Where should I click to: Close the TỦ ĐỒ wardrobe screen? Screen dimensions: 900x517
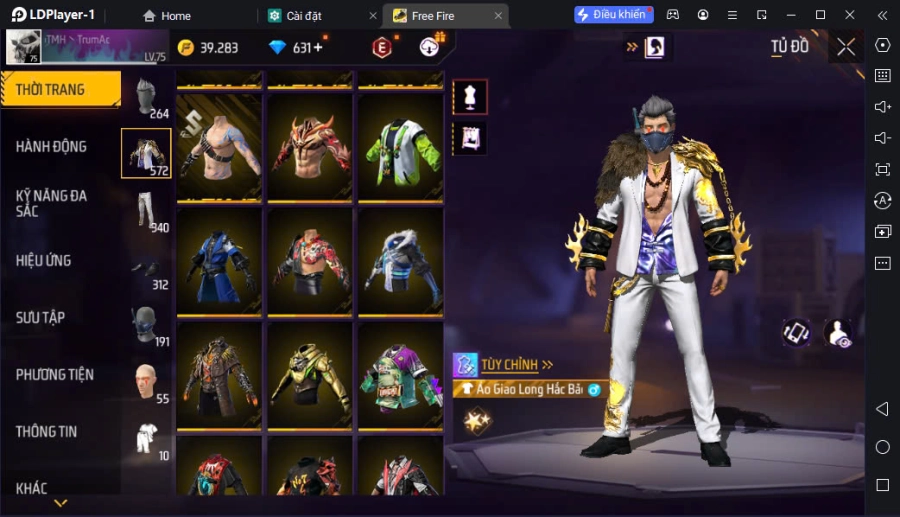point(846,47)
